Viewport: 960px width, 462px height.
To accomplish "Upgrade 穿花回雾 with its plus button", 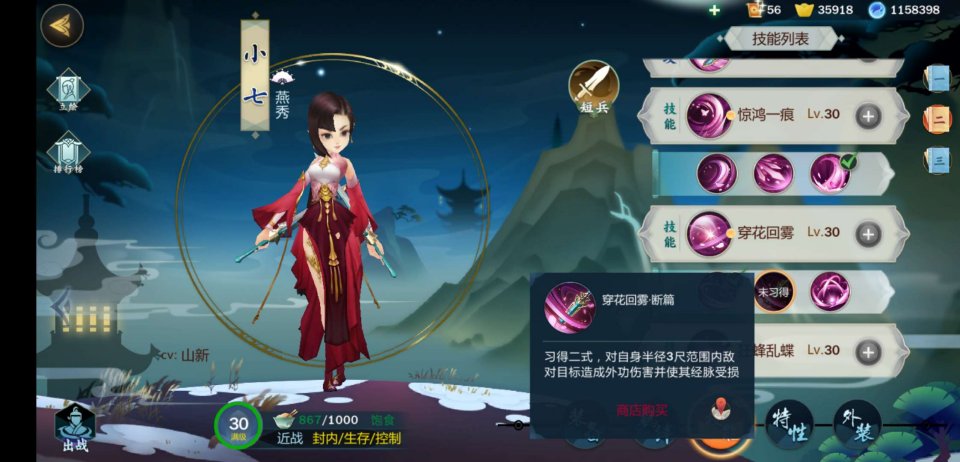I will [x=867, y=233].
